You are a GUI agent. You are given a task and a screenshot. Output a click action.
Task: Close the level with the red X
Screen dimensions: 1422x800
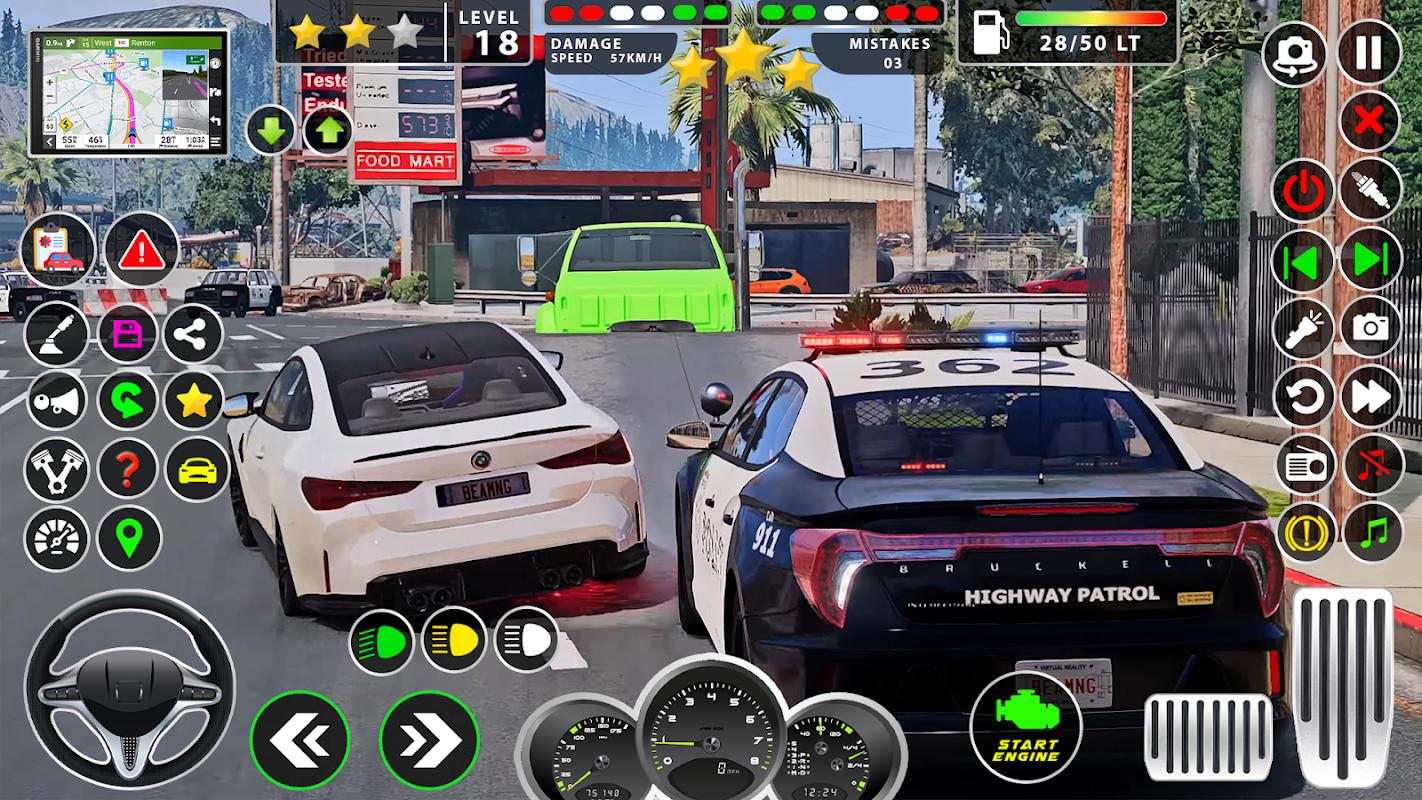click(x=1369, y=122)
